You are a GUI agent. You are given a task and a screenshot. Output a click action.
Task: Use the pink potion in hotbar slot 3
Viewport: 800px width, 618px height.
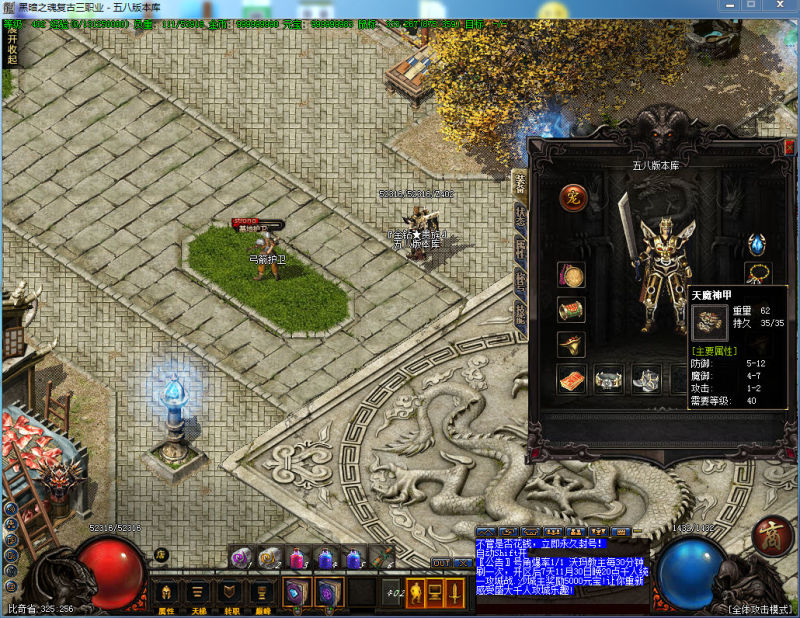(296, 558)
